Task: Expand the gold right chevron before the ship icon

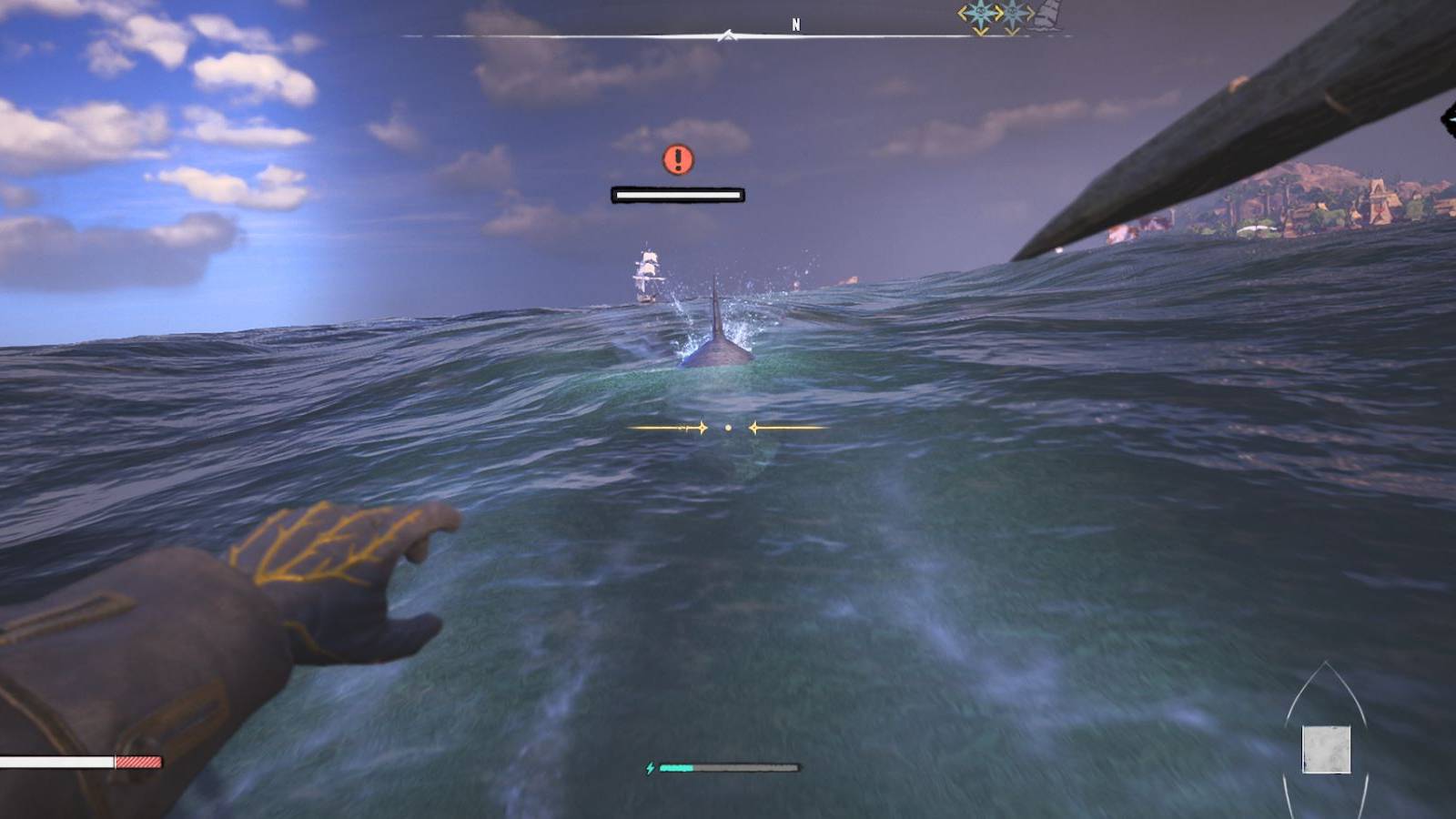Action: tap(1031, 13)
